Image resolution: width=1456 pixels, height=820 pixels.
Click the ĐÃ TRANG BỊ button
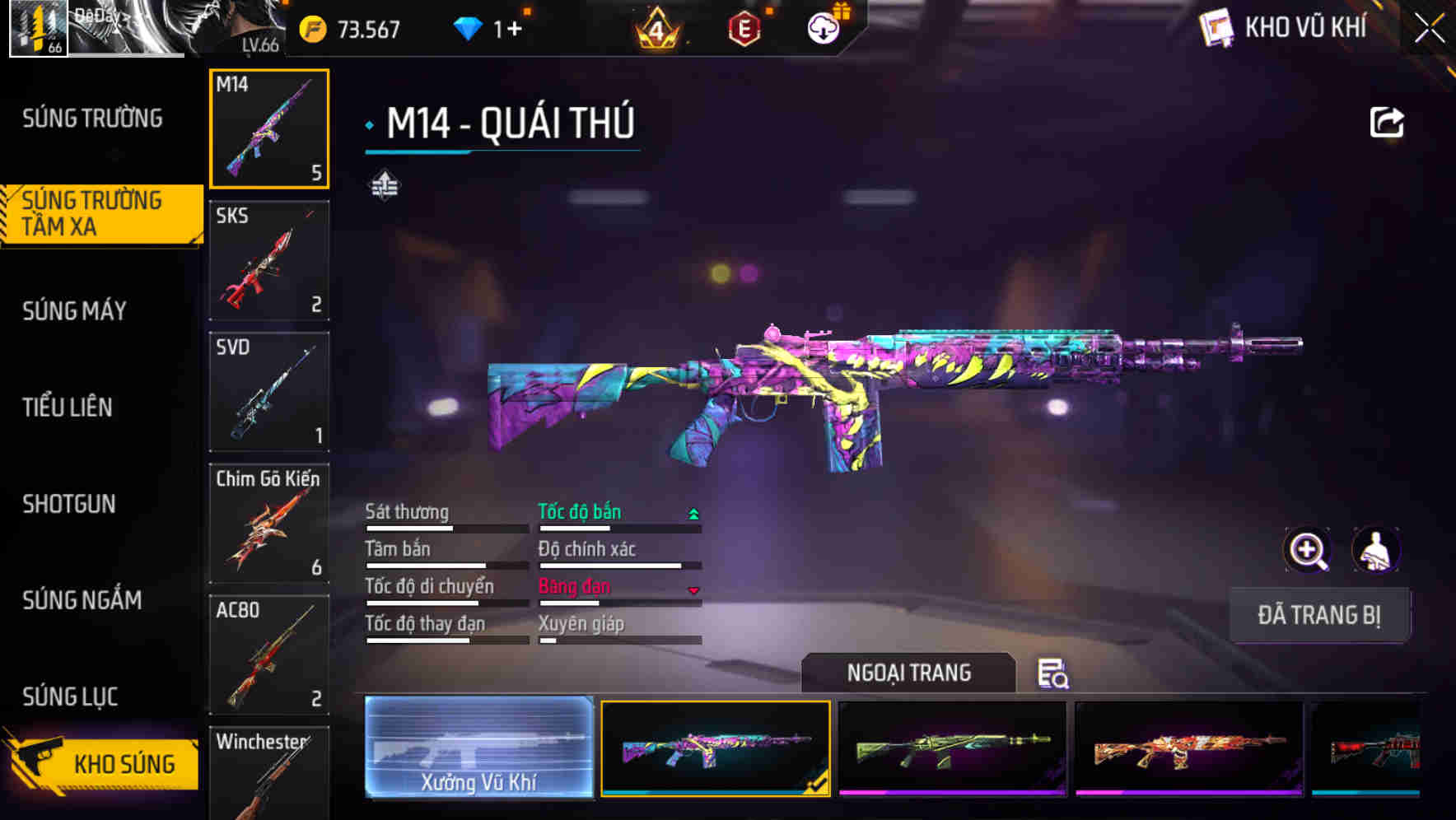coord(1321,614)
